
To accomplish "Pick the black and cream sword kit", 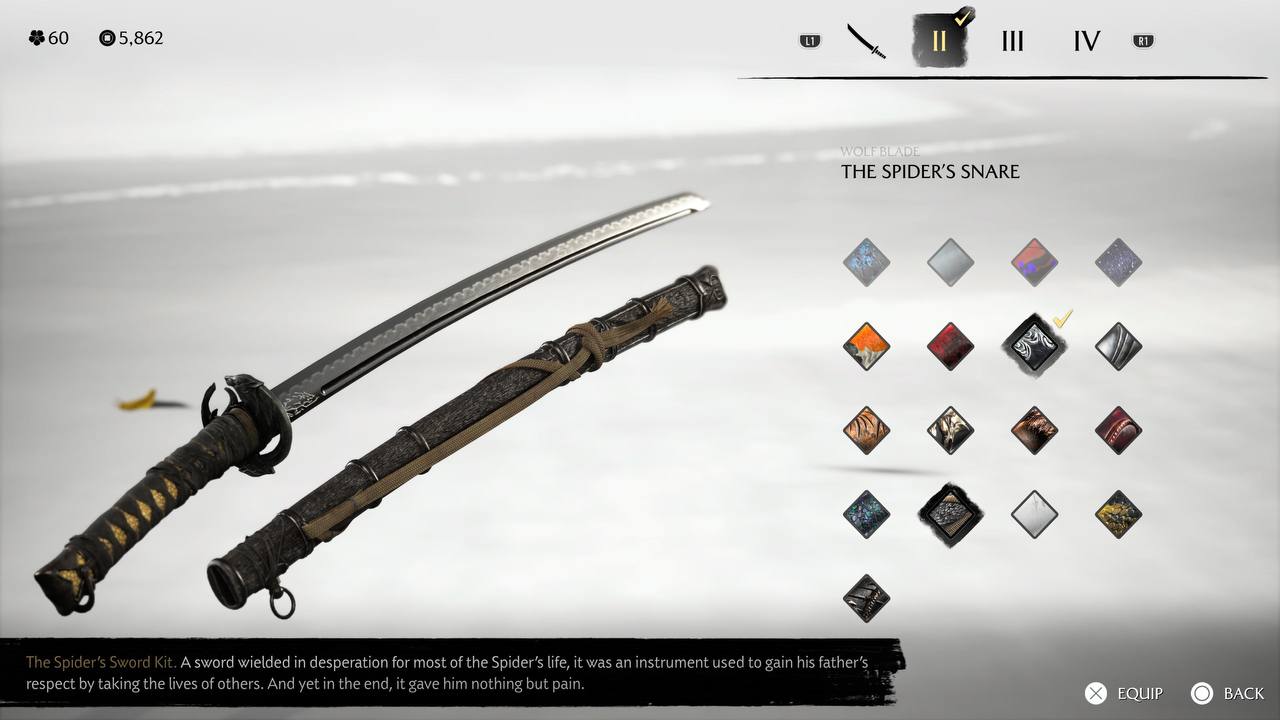I will click(x=950, y=431).
